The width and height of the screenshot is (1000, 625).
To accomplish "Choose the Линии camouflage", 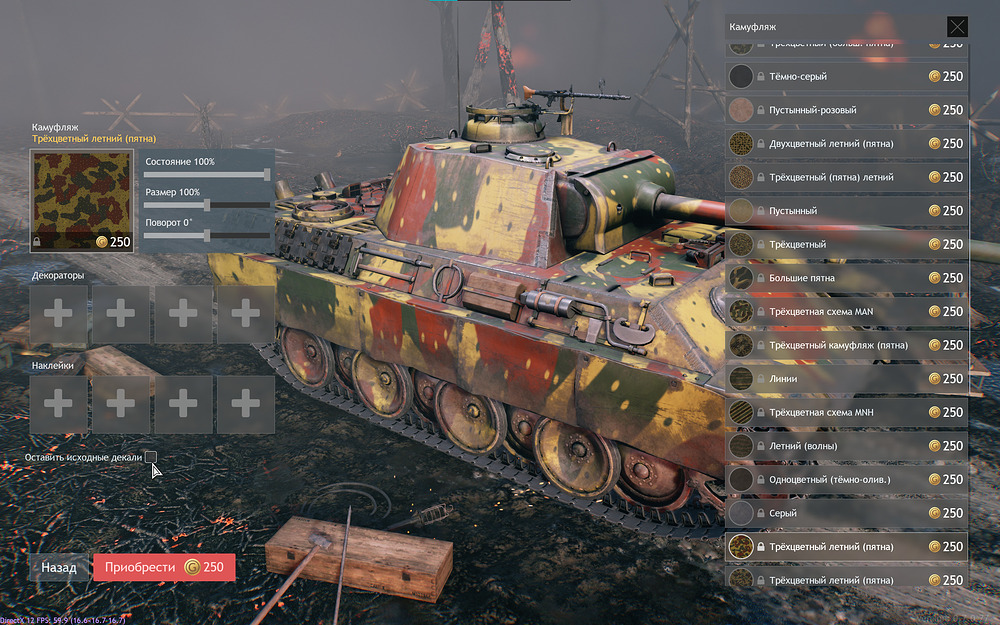I will point(846,379).
